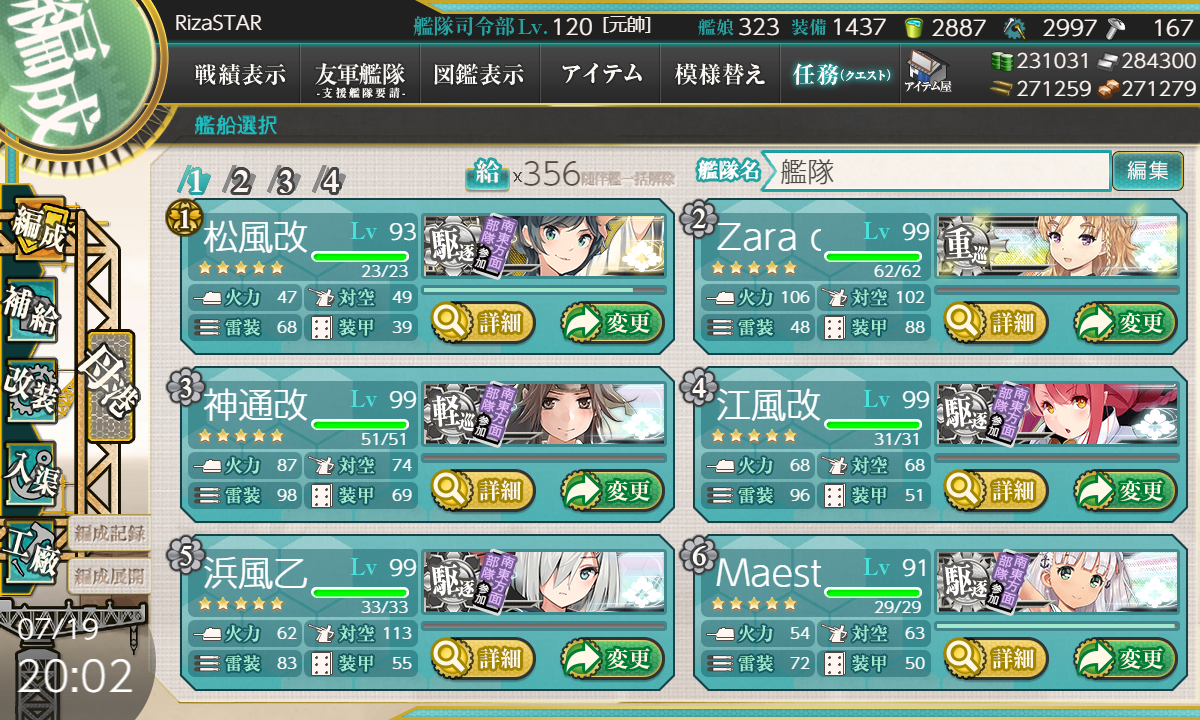Open the アイテム item menu
Image resolution: width=1200 pixels, height=720 pixels.
click(x=601, y=74)
